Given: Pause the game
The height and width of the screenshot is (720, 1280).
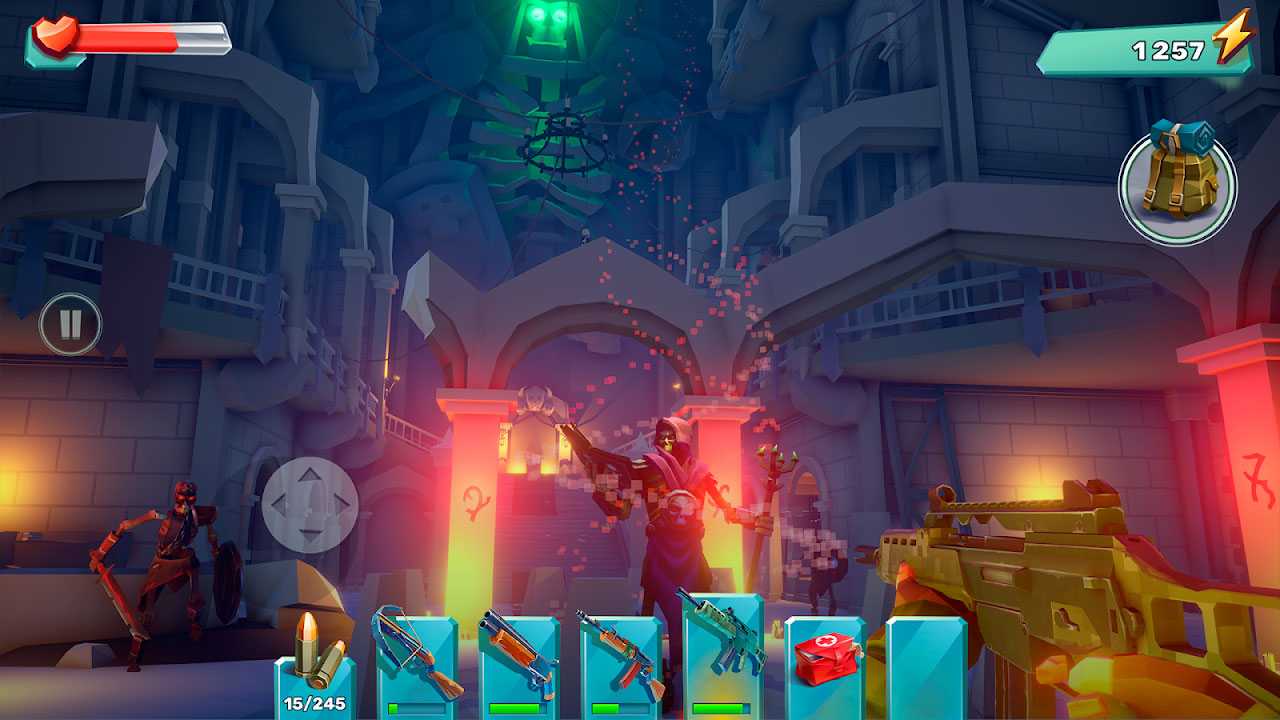Looking at the screenshot, I should [x=70, y=324].
